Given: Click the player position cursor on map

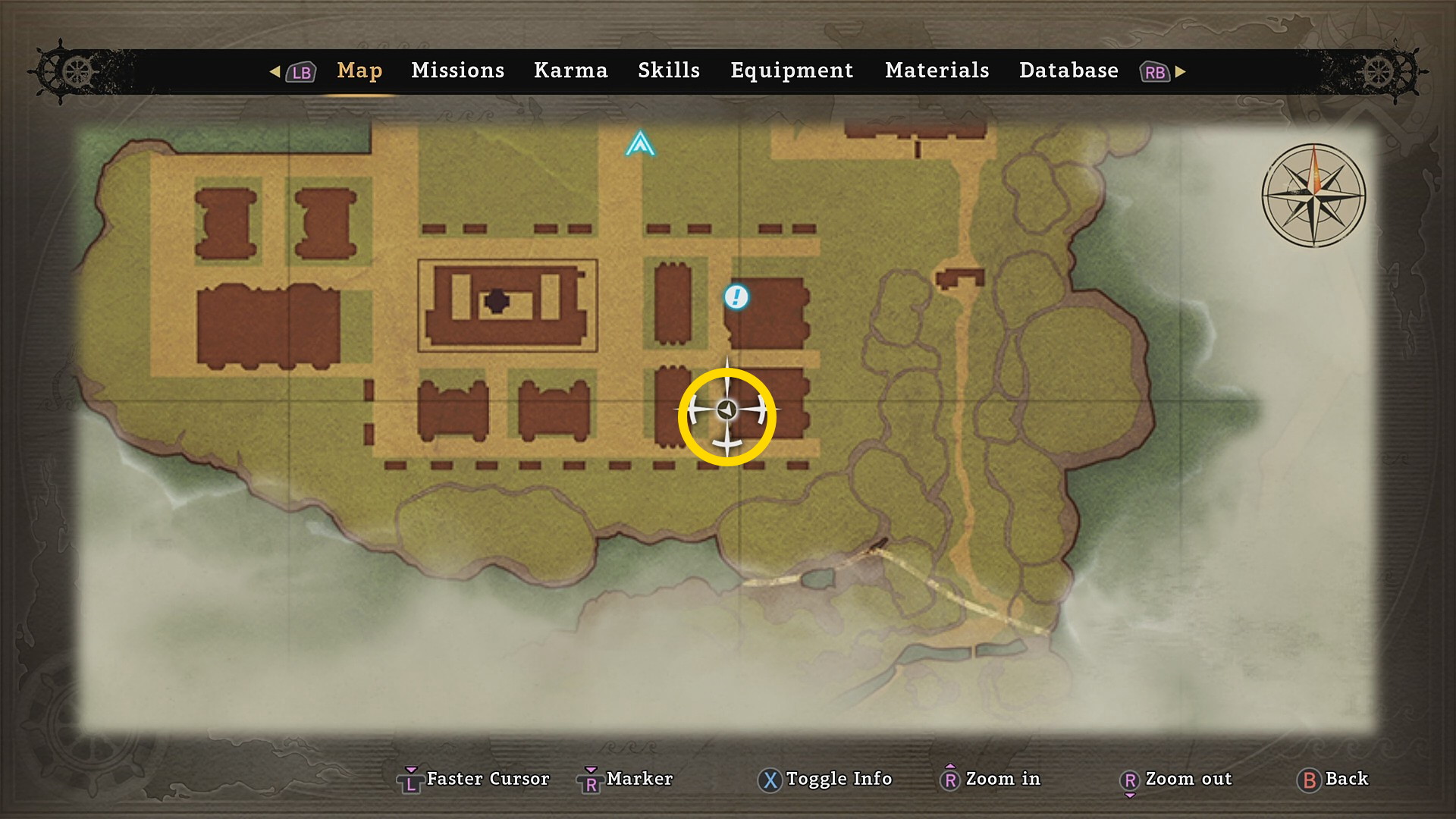Looking at the screenshot, I should 727,410.
